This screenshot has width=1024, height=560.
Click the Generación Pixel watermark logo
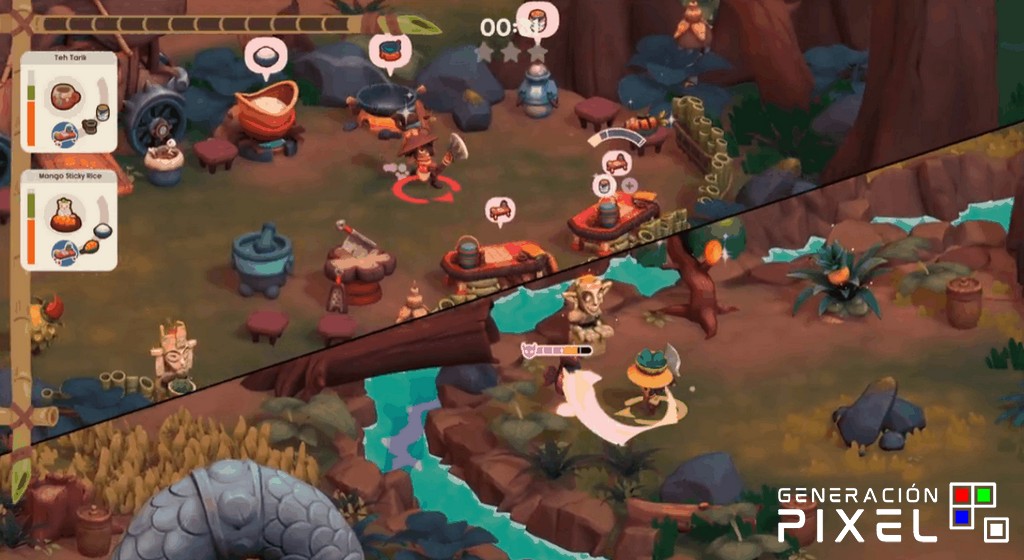(893, 513)
